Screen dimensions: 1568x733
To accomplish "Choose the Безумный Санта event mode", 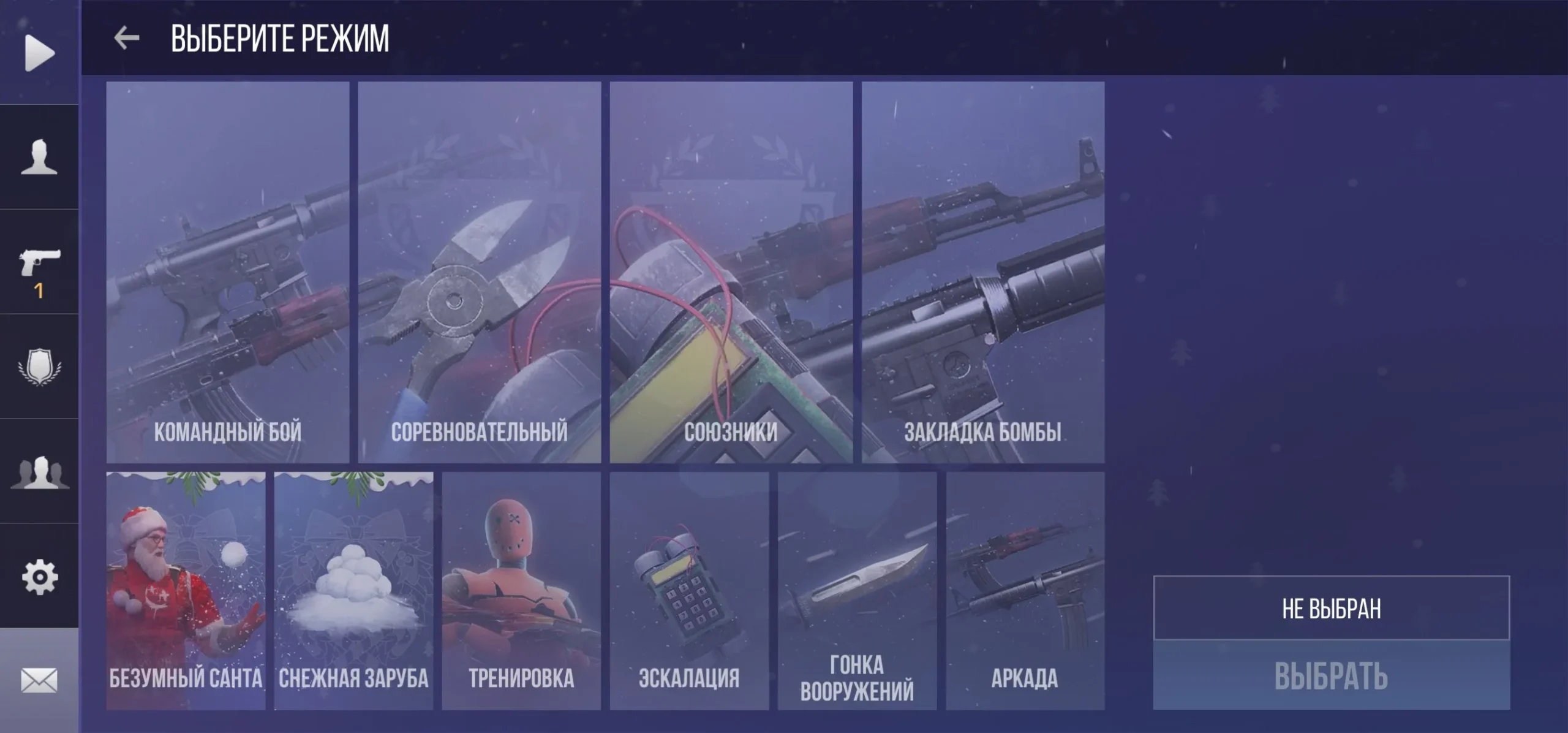I will 186,591.
